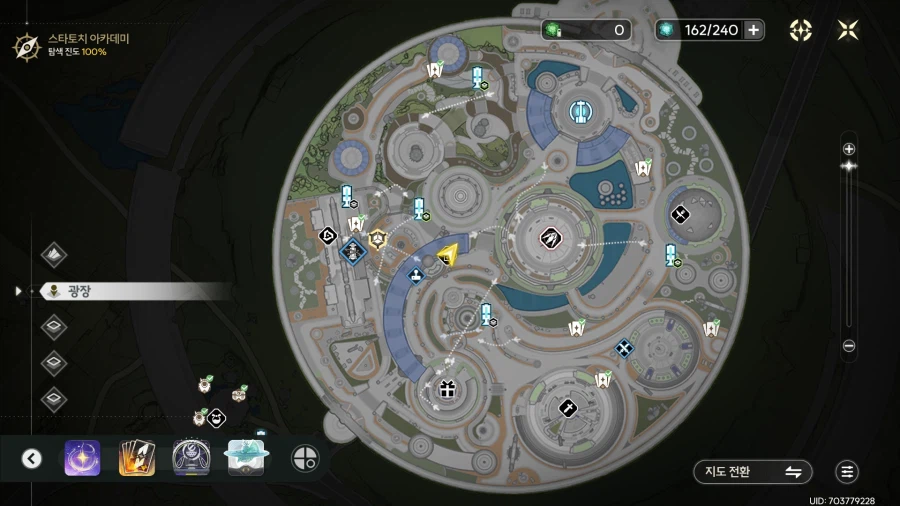Collapse the bottom bar with the back arrow

click(32, 458)
